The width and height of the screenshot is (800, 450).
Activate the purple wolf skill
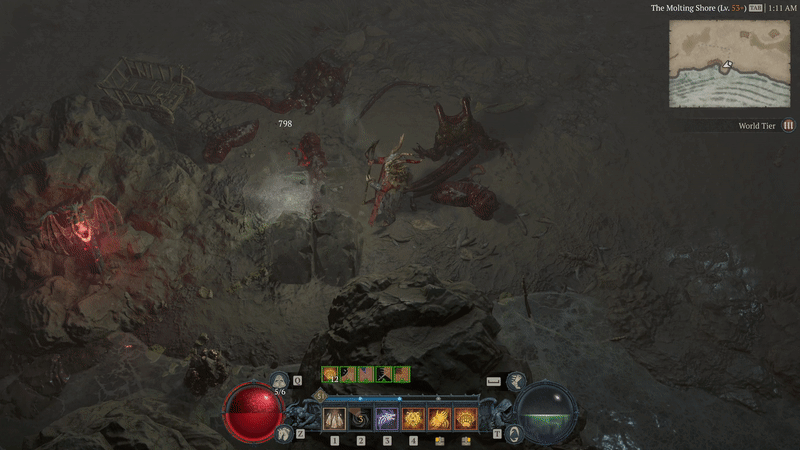(387, 418)
